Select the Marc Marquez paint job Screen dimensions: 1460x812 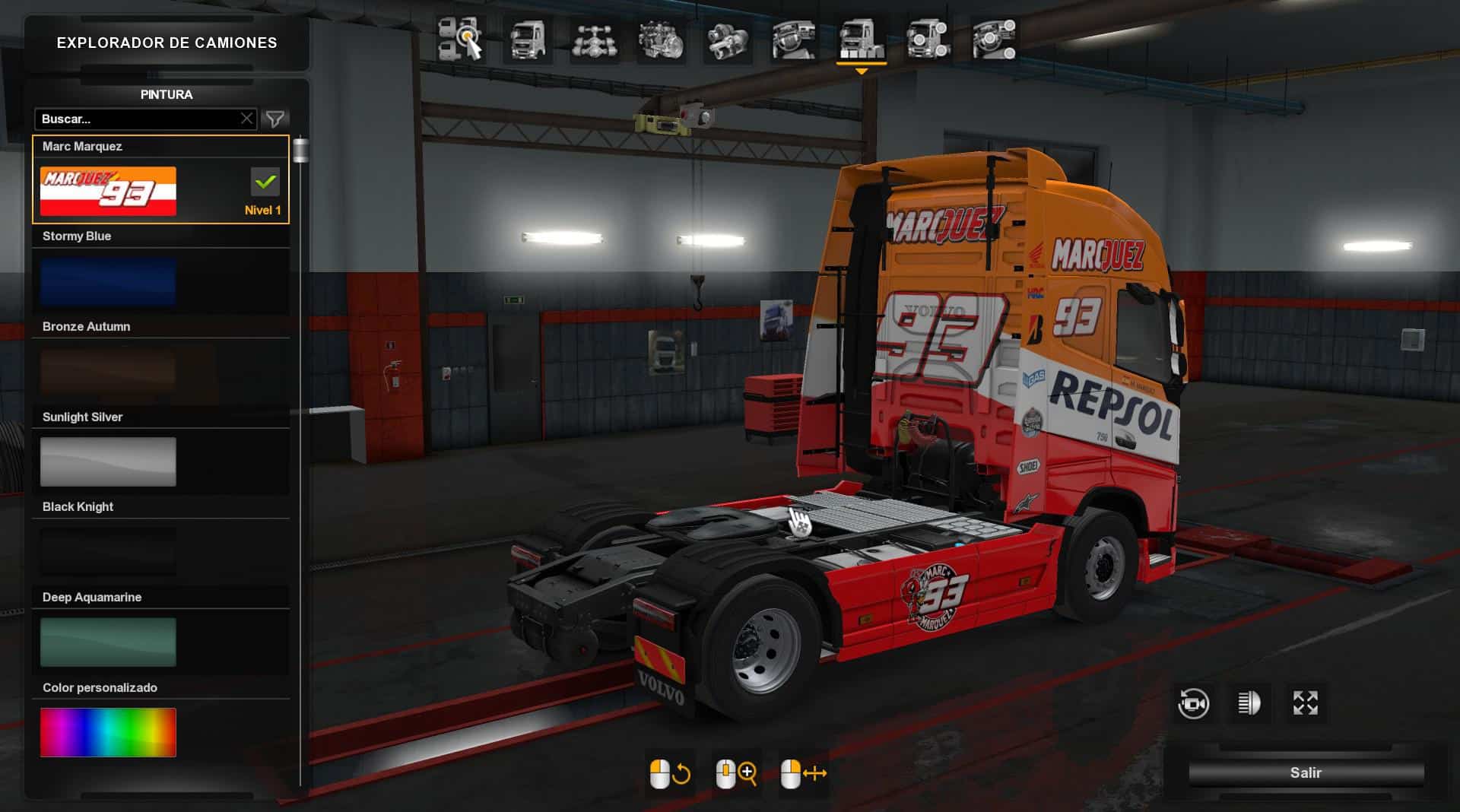pos(108,192)
